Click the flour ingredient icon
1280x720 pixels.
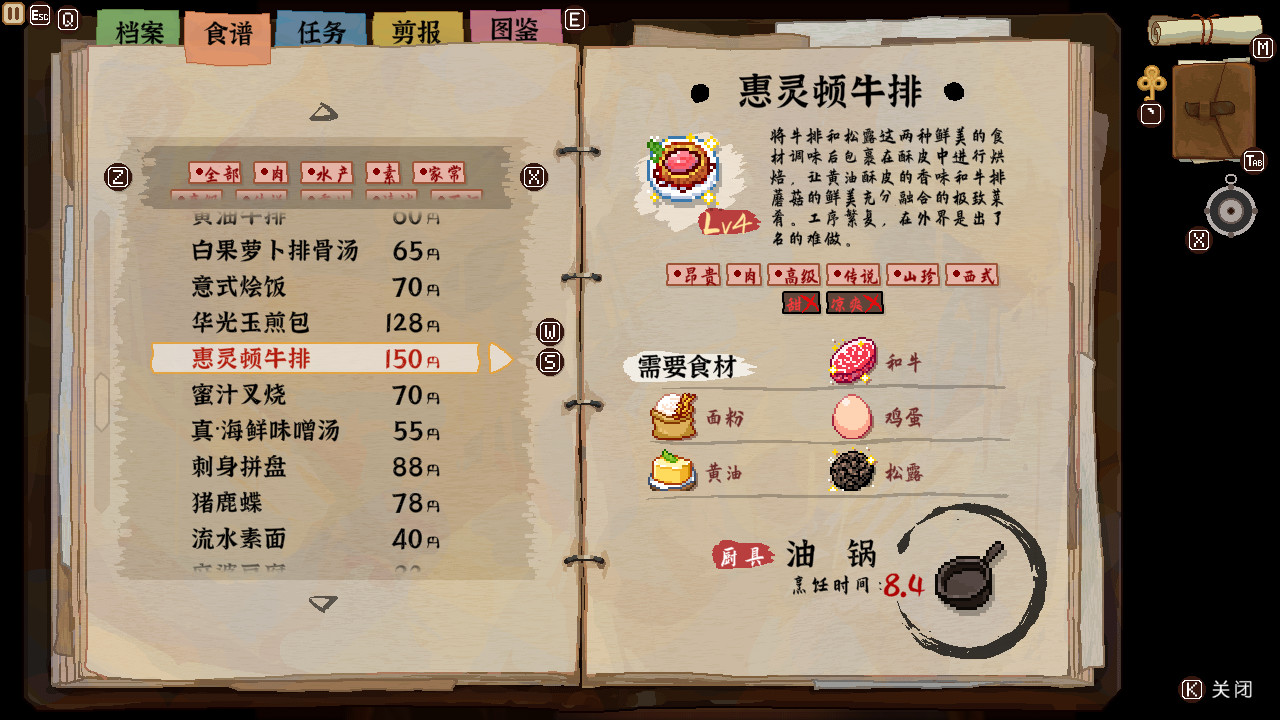[x=673, y=419]
